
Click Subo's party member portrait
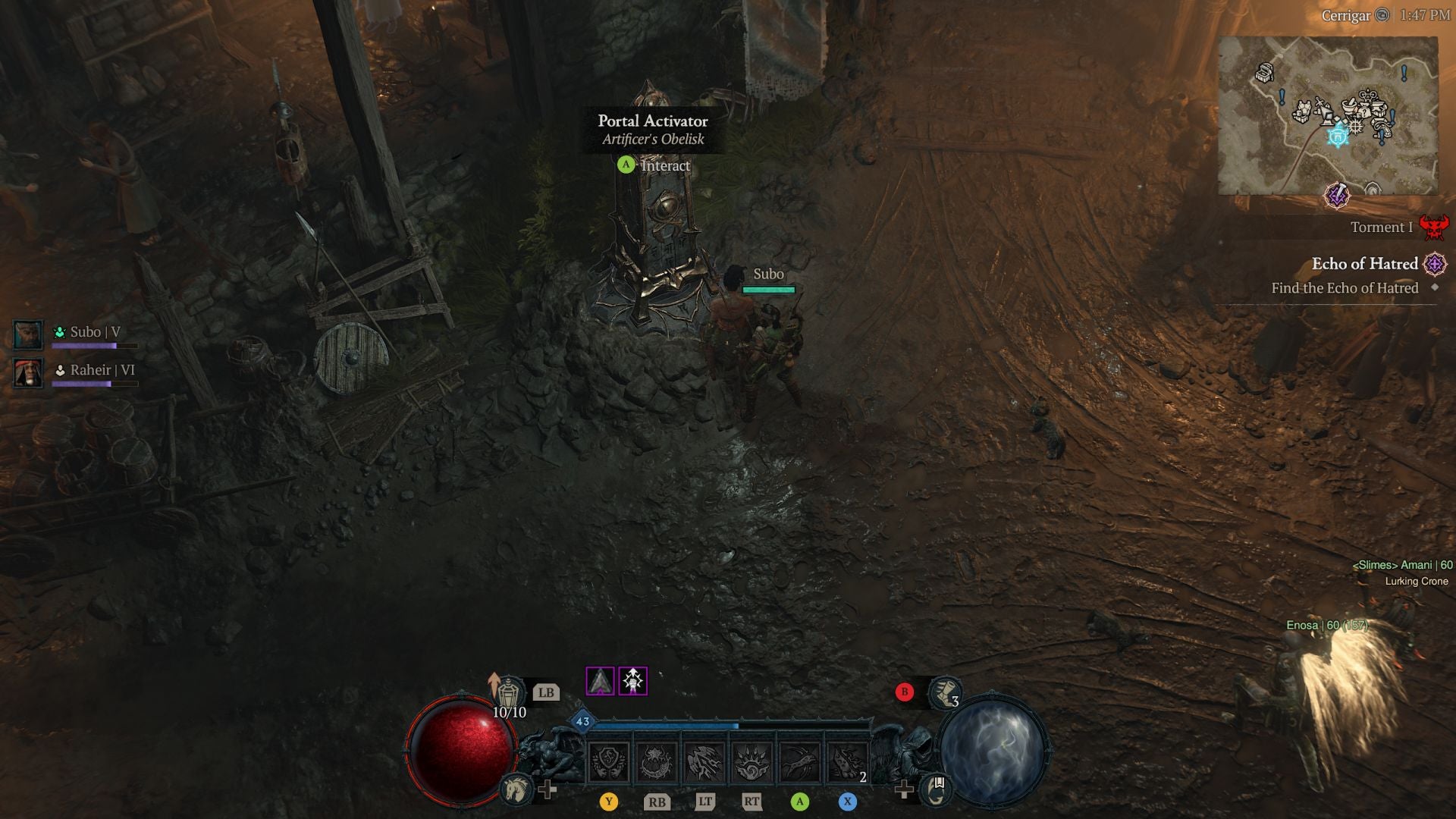(x=28, y=334)
